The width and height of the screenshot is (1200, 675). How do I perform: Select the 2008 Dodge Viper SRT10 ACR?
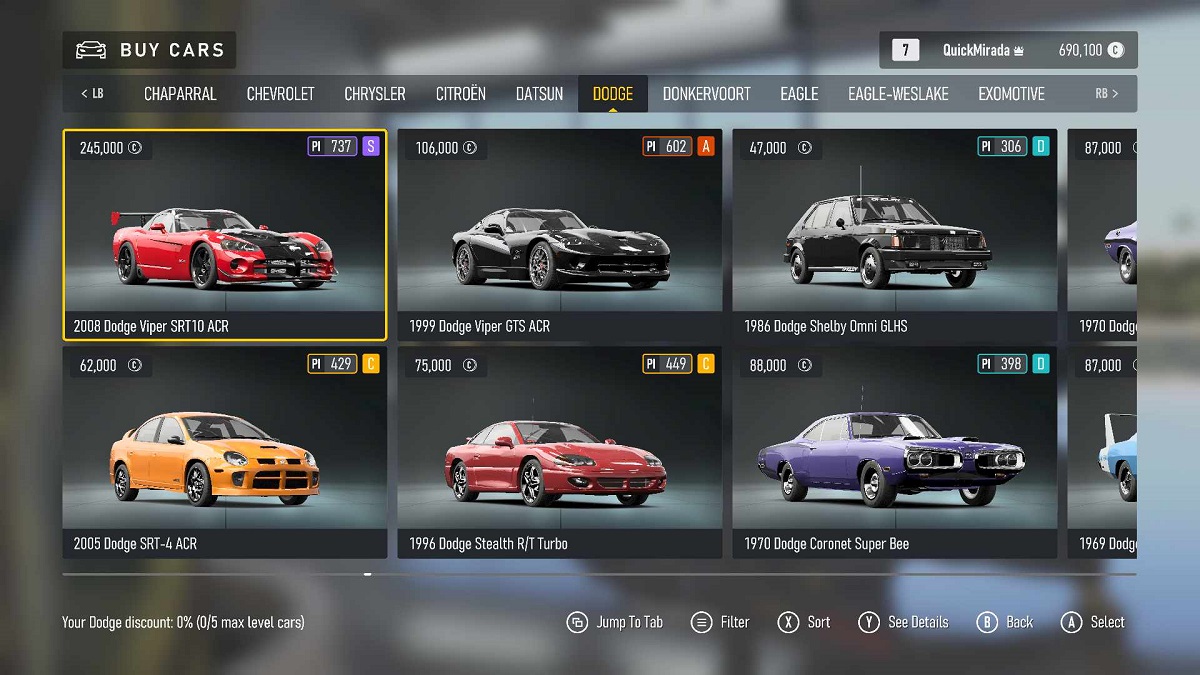point(224,235)
